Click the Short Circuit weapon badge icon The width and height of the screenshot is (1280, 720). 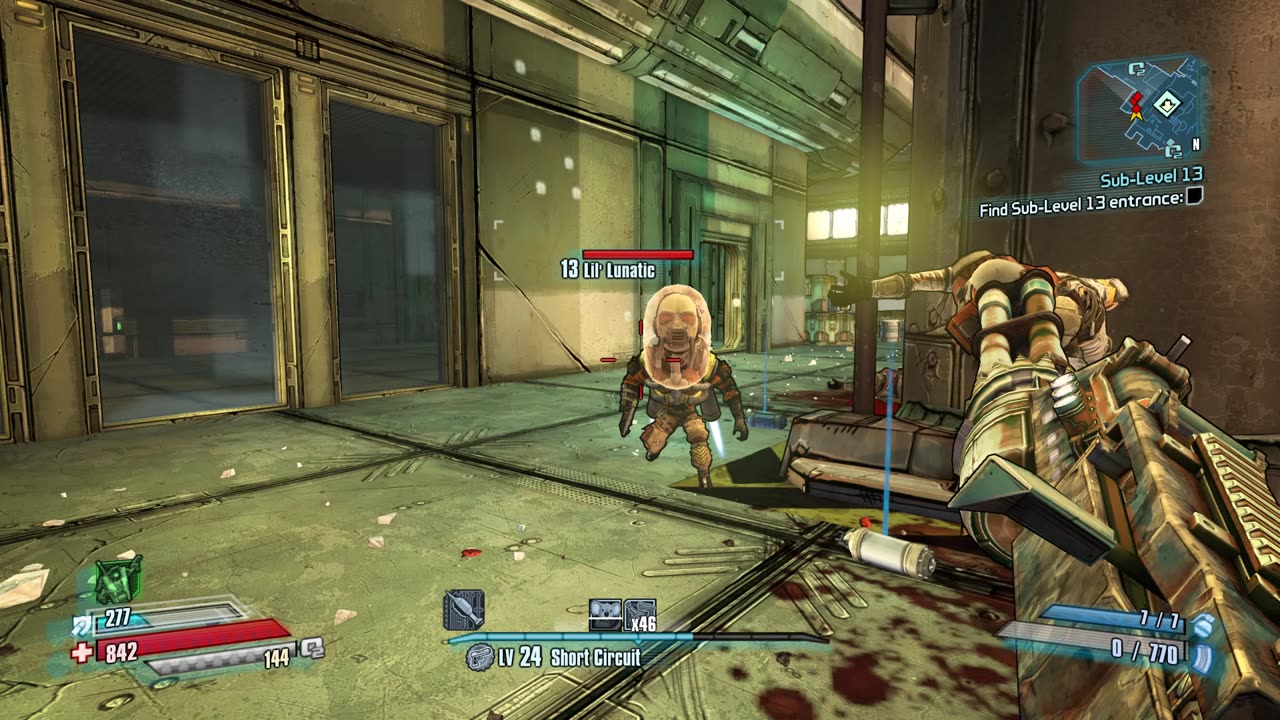[x=480, y=657]
